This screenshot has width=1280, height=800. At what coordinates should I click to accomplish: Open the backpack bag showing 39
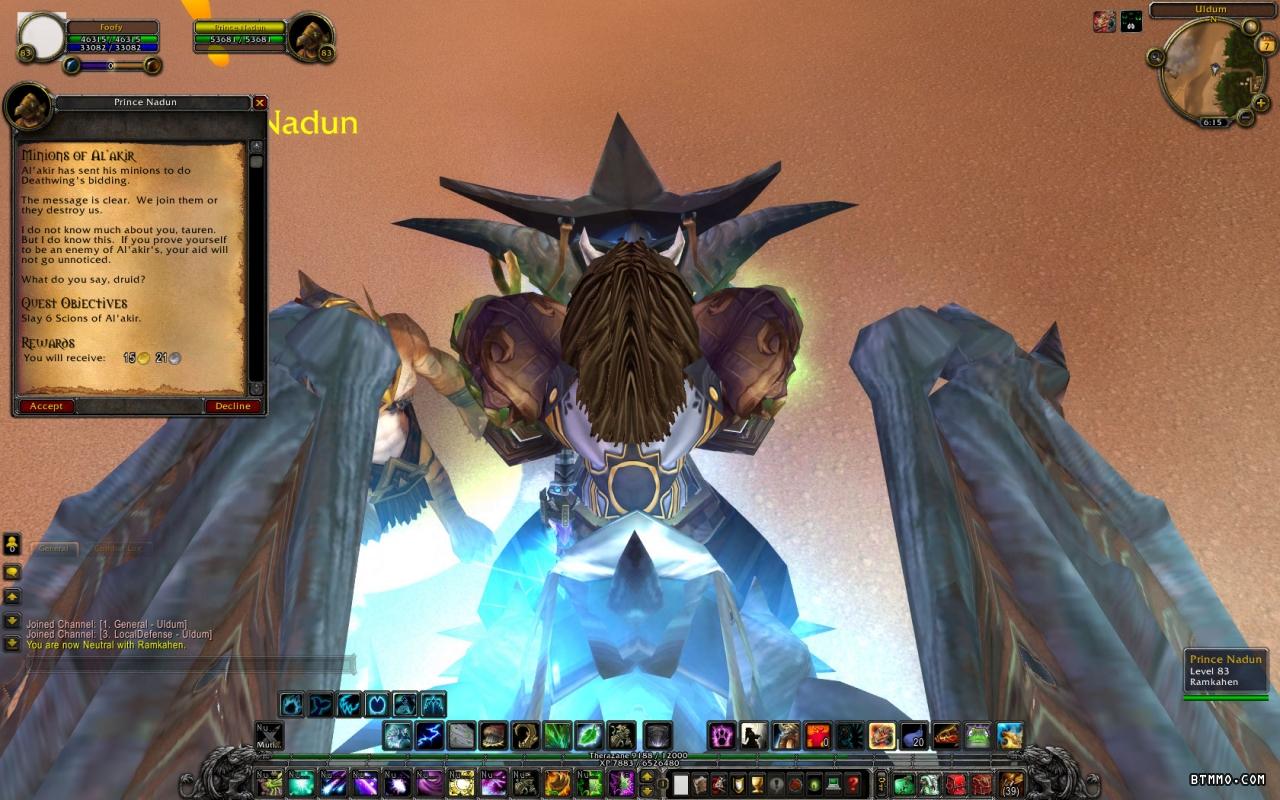tap(1011, 783)
